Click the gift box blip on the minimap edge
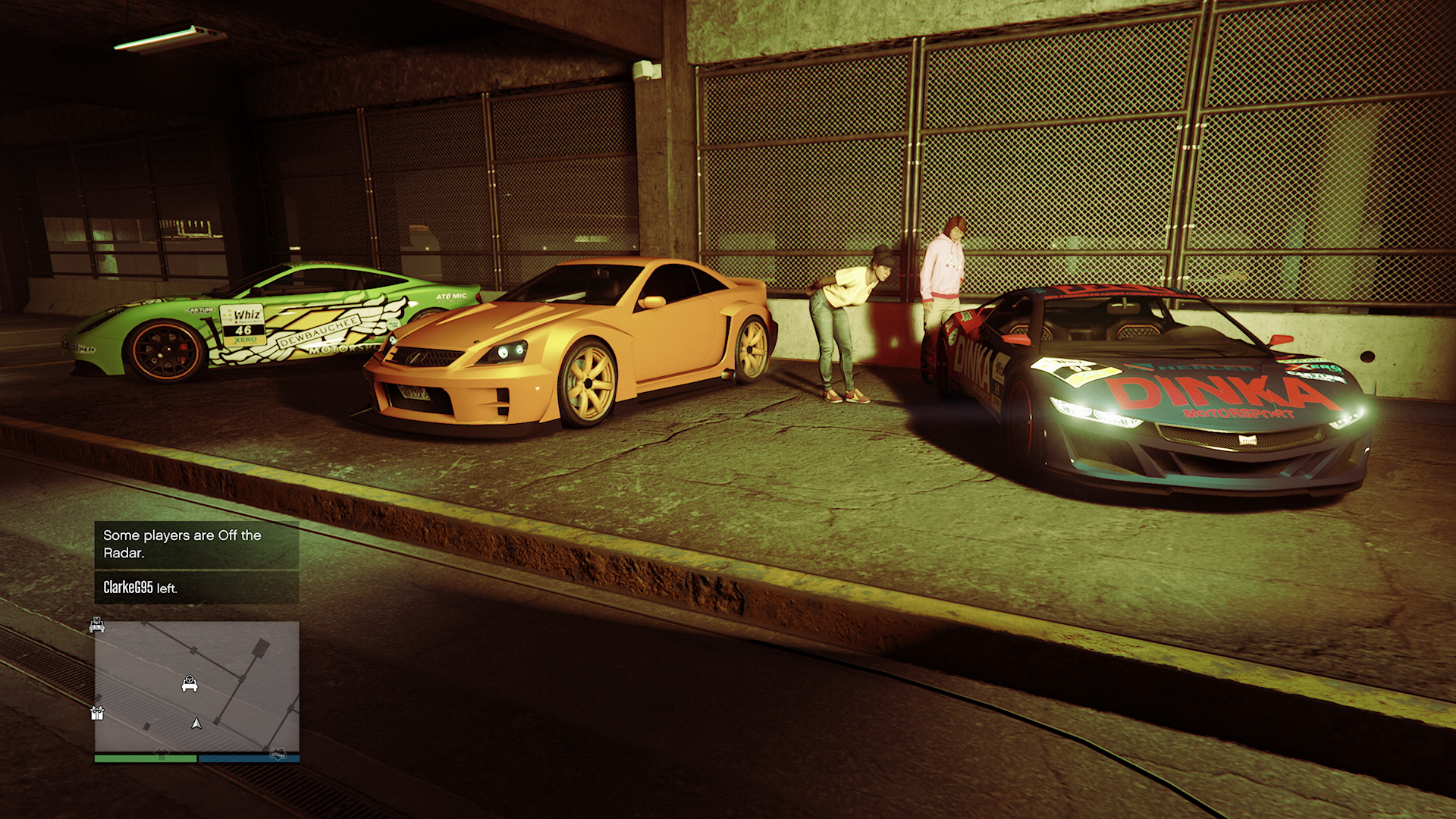Screen dimensions: 1456x819 (97, 713)
